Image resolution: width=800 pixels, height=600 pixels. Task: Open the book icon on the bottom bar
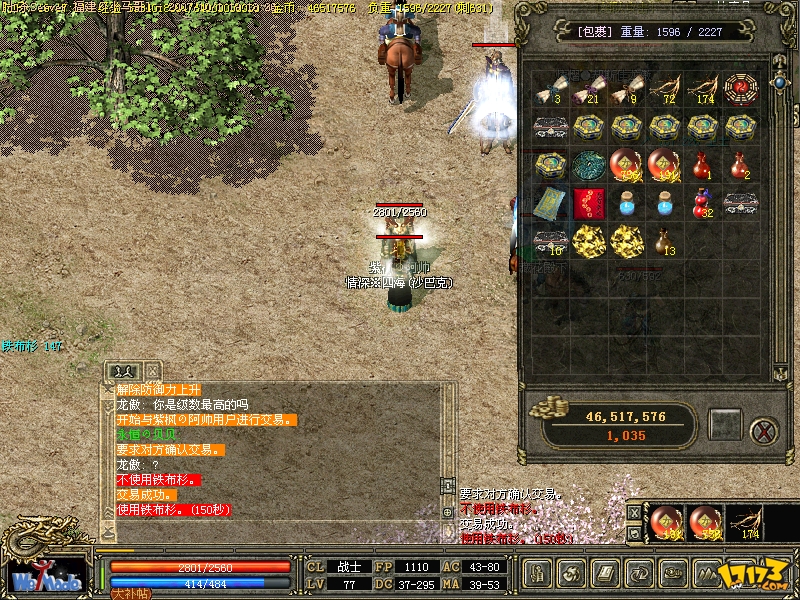pos(607,574)
